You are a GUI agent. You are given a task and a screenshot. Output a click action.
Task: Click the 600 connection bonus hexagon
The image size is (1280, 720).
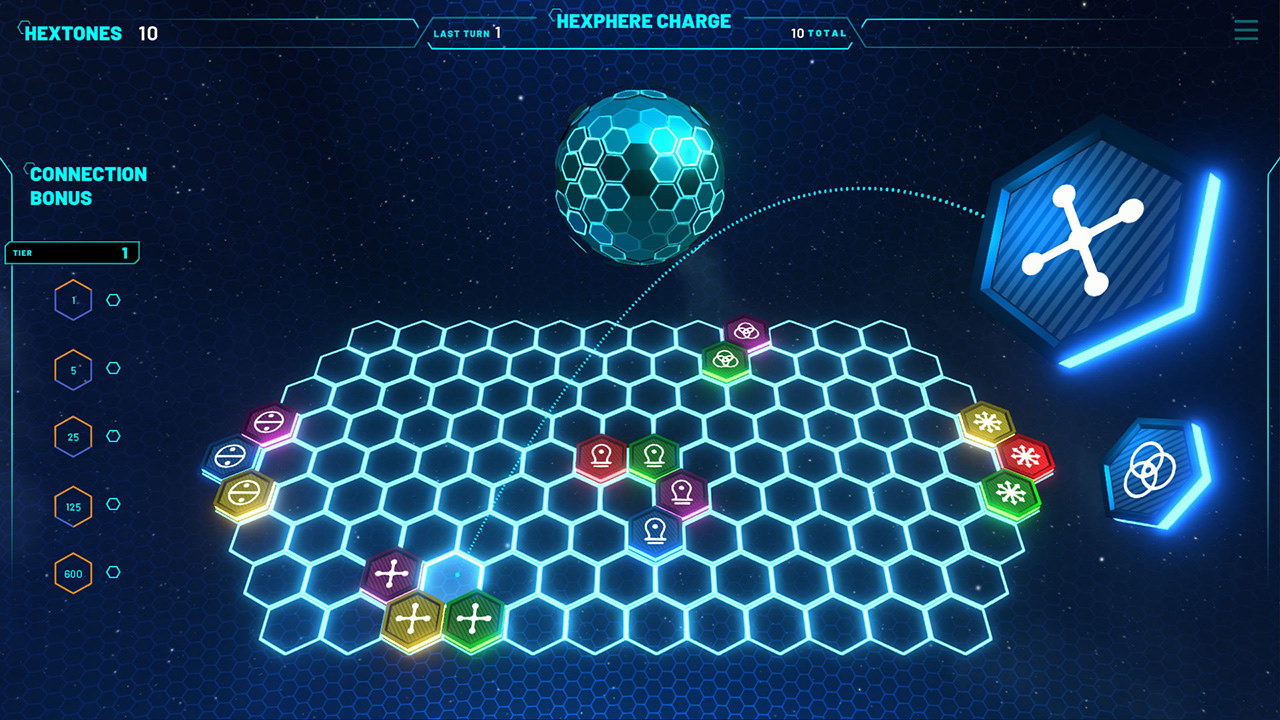tap(73, 575)
